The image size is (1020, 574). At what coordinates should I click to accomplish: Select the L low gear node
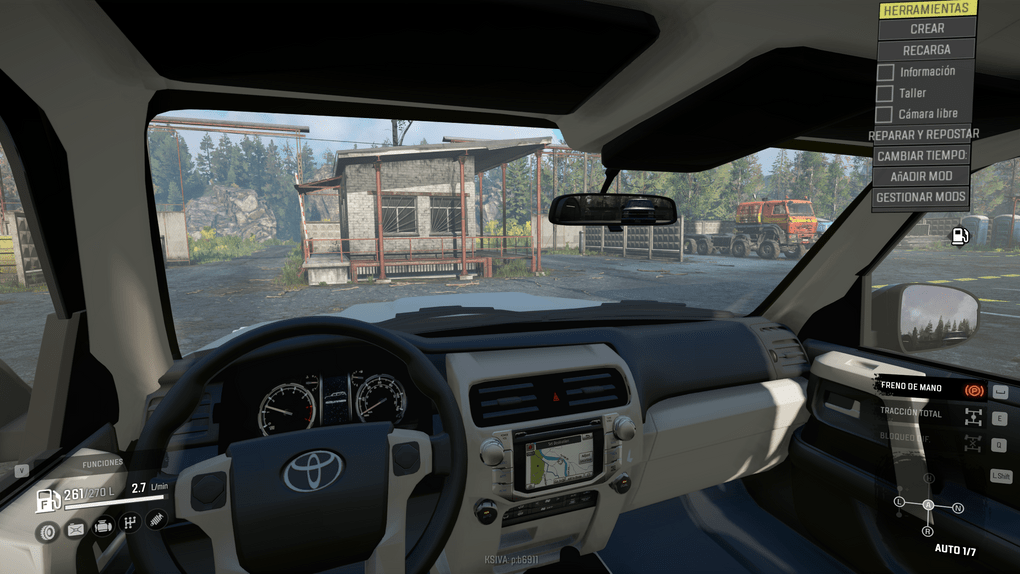point(899,501)
